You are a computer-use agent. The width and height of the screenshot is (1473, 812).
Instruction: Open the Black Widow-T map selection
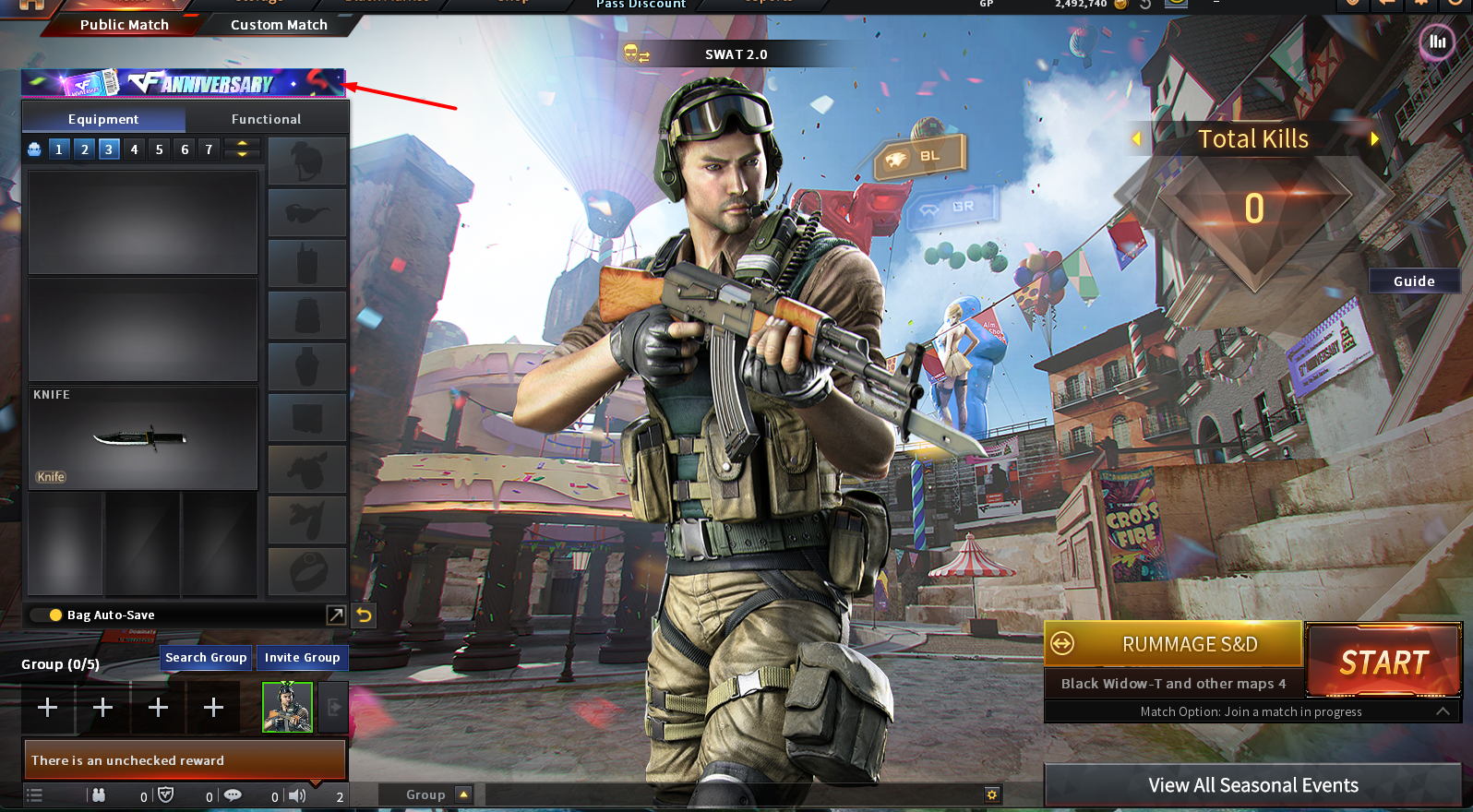1173,684
